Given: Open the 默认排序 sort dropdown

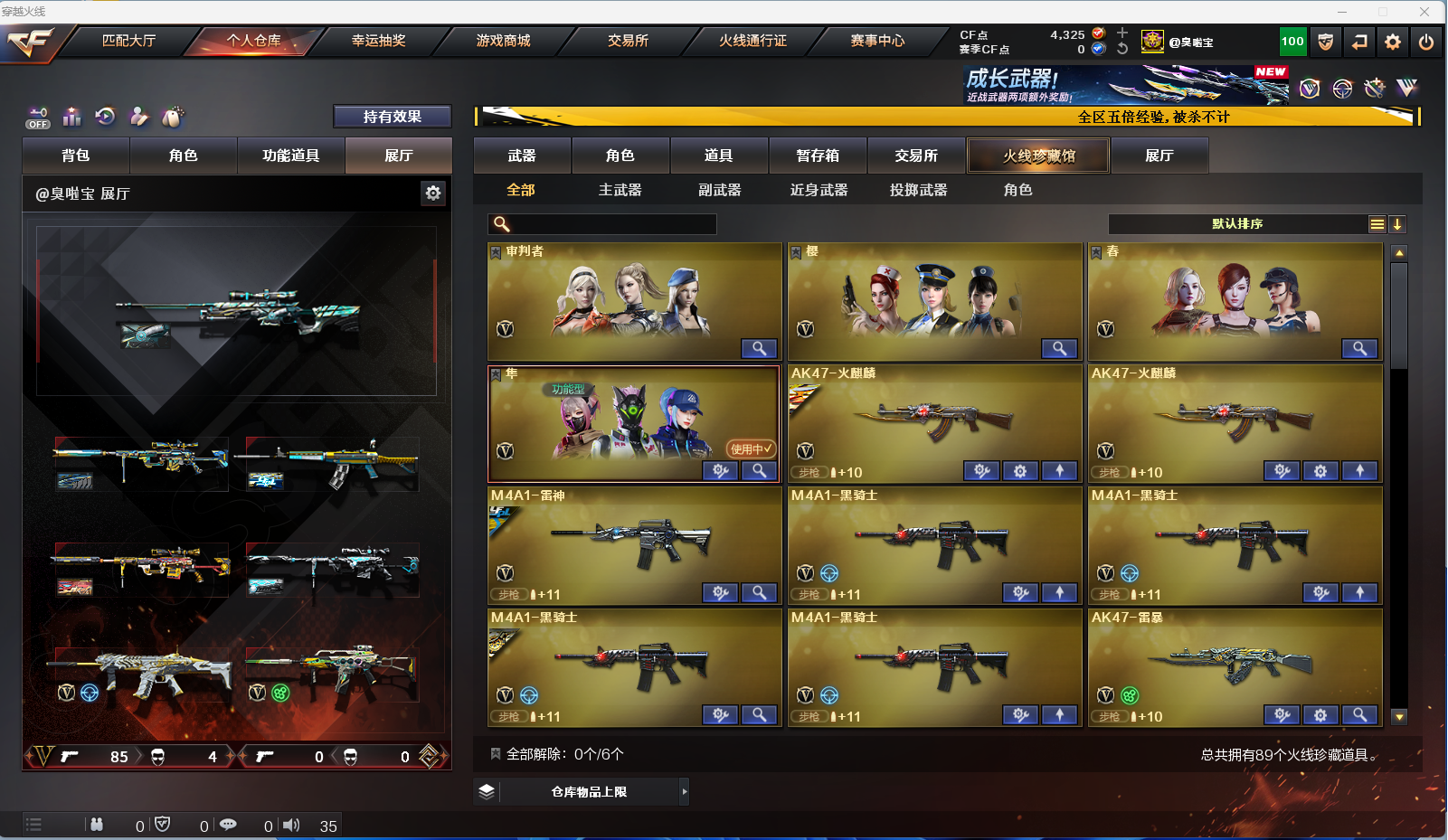Looking at the screenshot, I should tap(1237, 224).
